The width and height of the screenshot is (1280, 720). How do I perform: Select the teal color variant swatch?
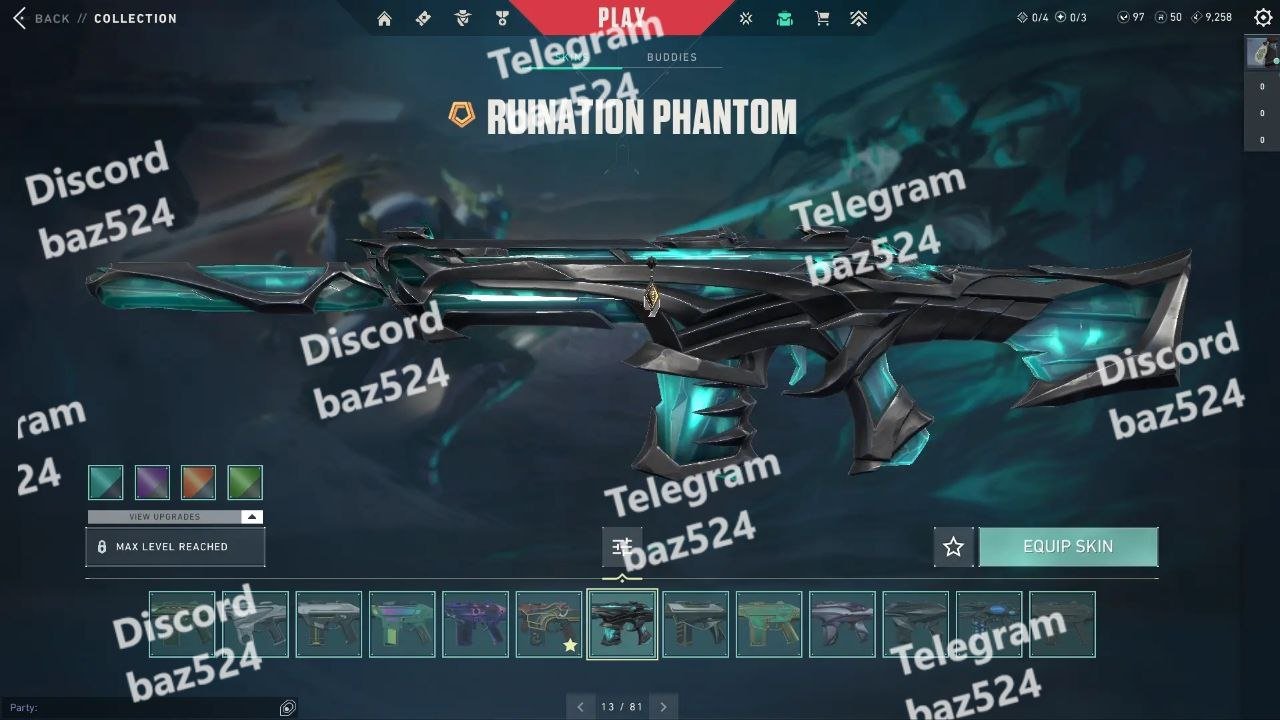pyautogui.click(x=106, y=483)
